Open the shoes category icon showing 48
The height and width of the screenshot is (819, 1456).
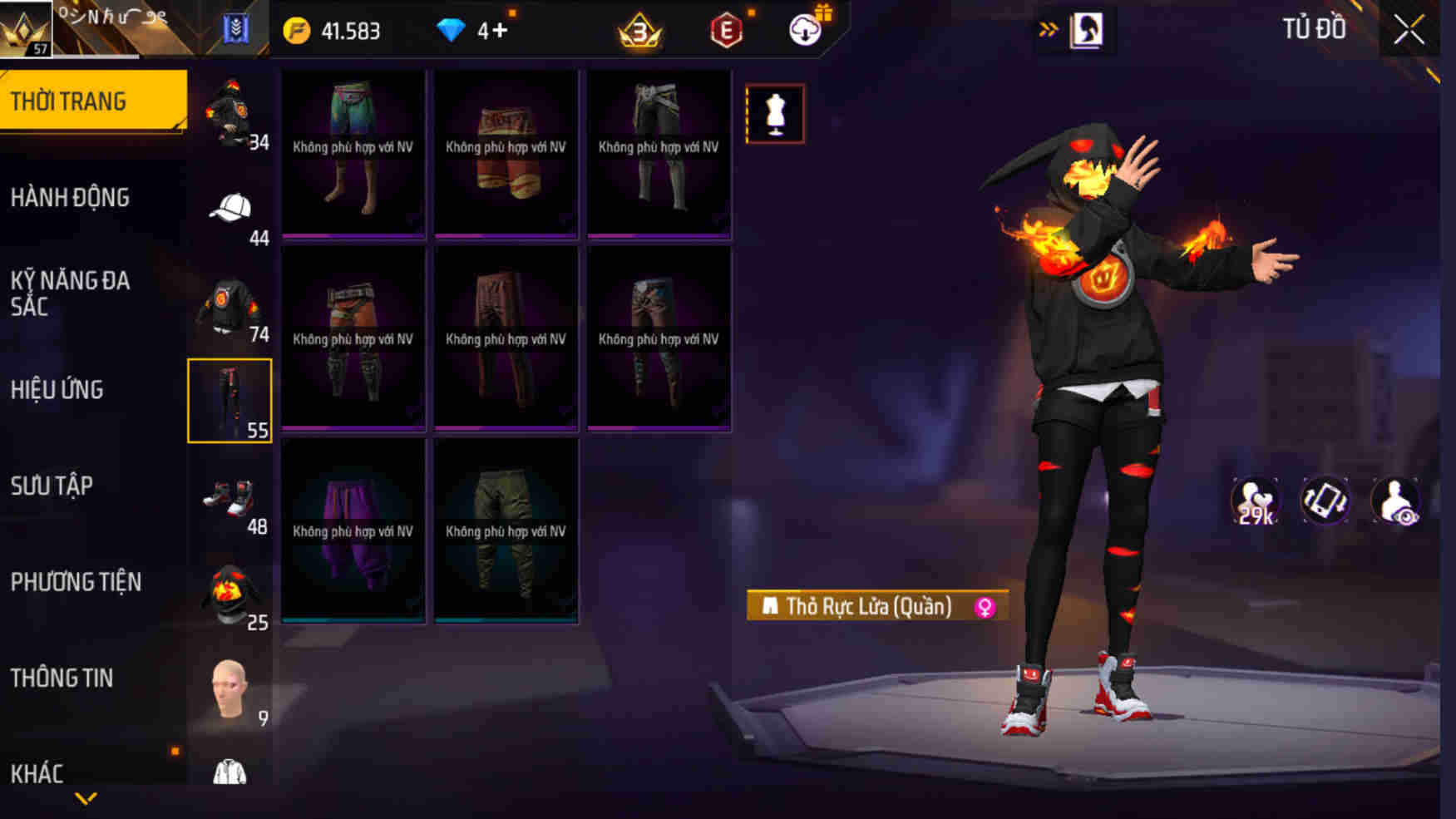point(230,497)
